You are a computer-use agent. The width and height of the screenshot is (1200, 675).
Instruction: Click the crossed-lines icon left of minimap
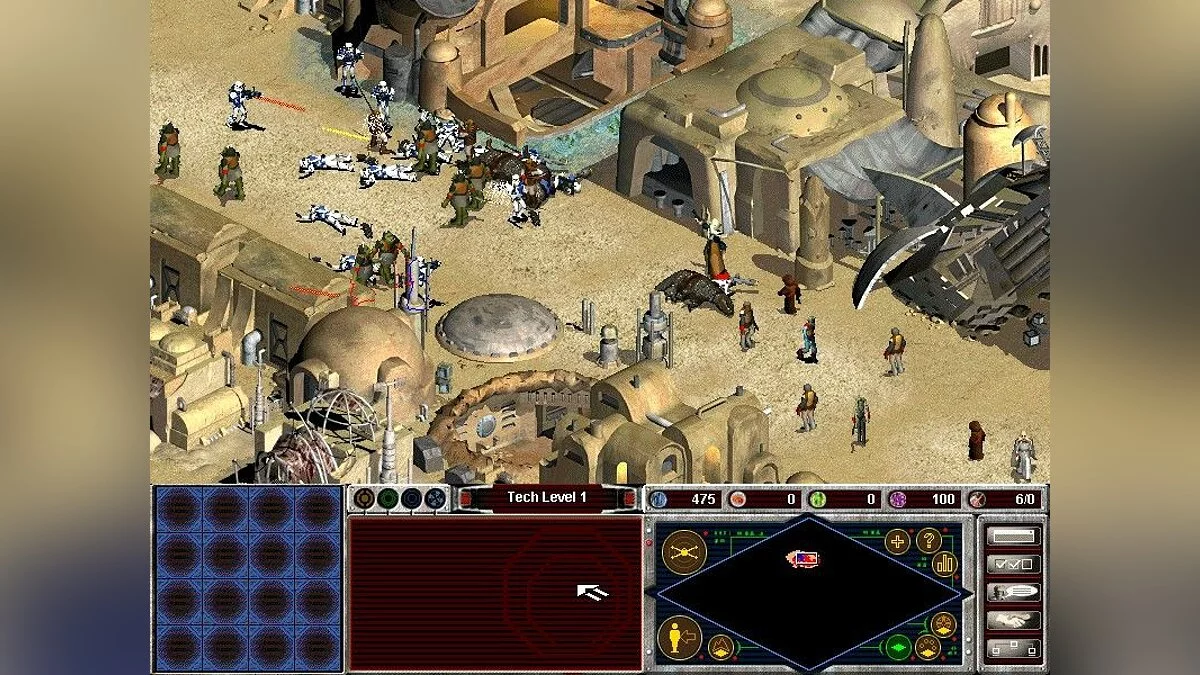[684, 551]
